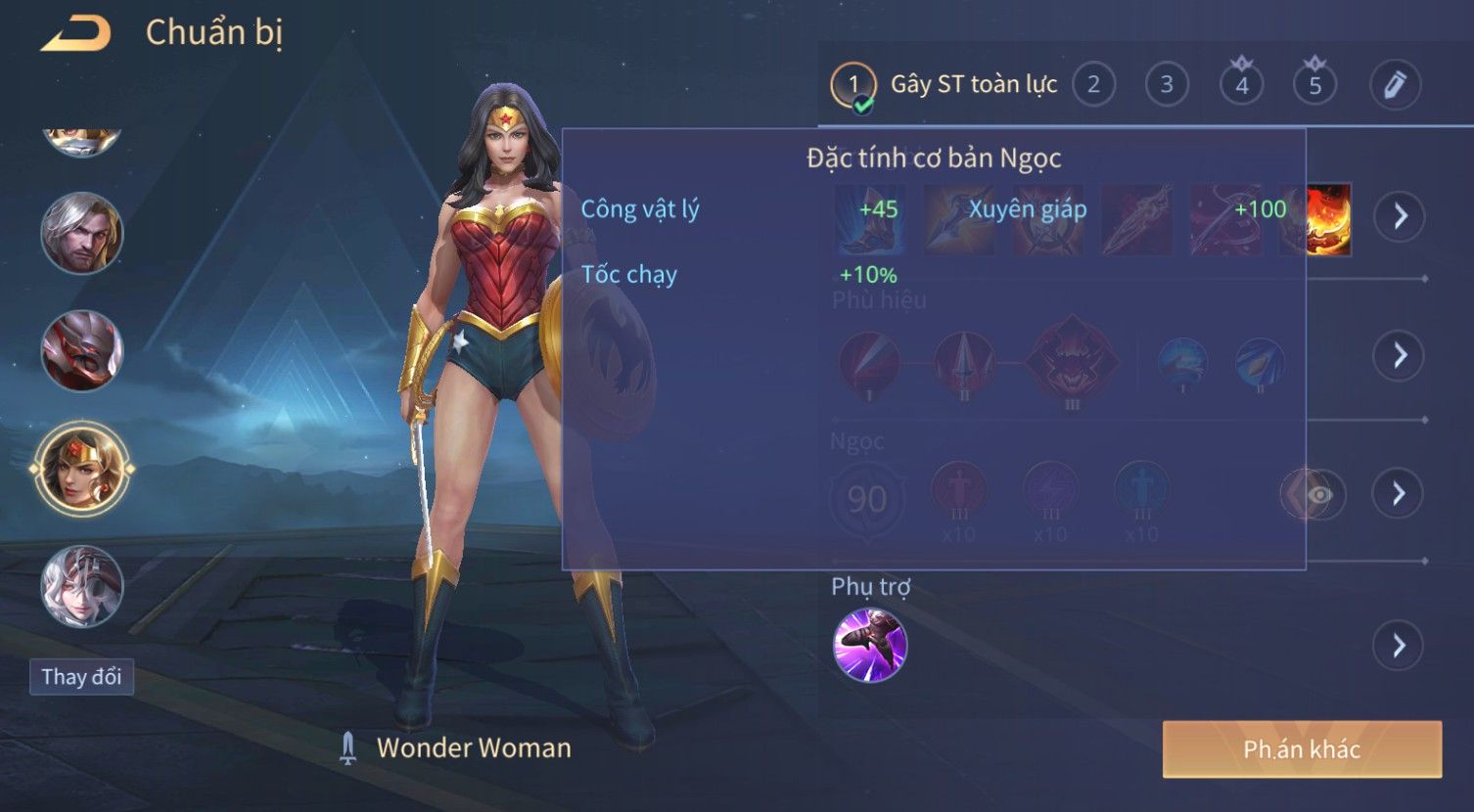Choose the silver-haired girl hero portrait

[x=82, y=587]
